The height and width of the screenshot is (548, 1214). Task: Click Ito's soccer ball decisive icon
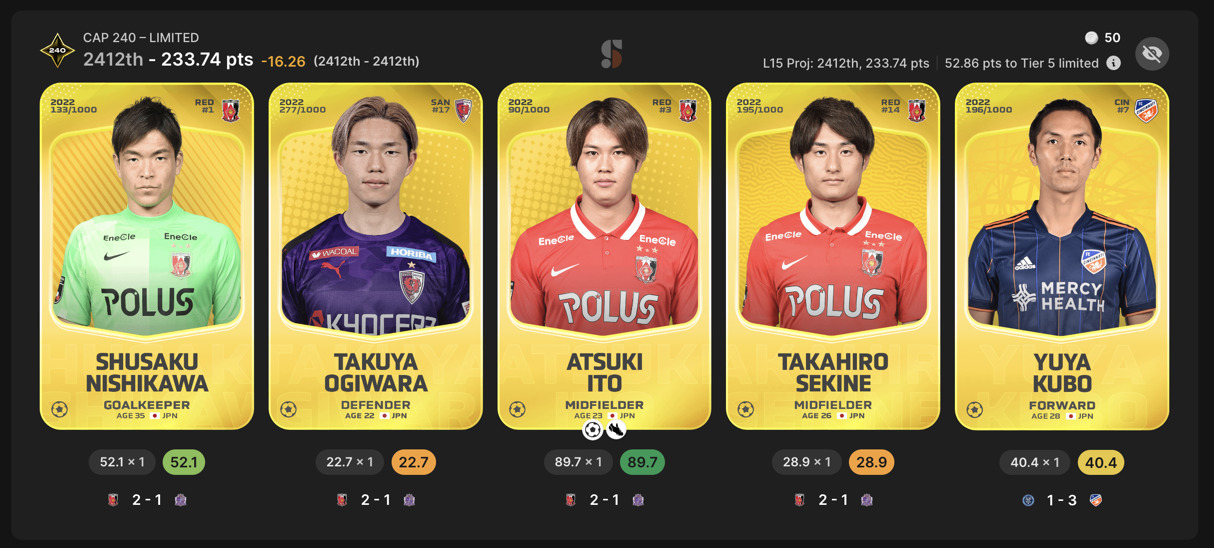592,431
